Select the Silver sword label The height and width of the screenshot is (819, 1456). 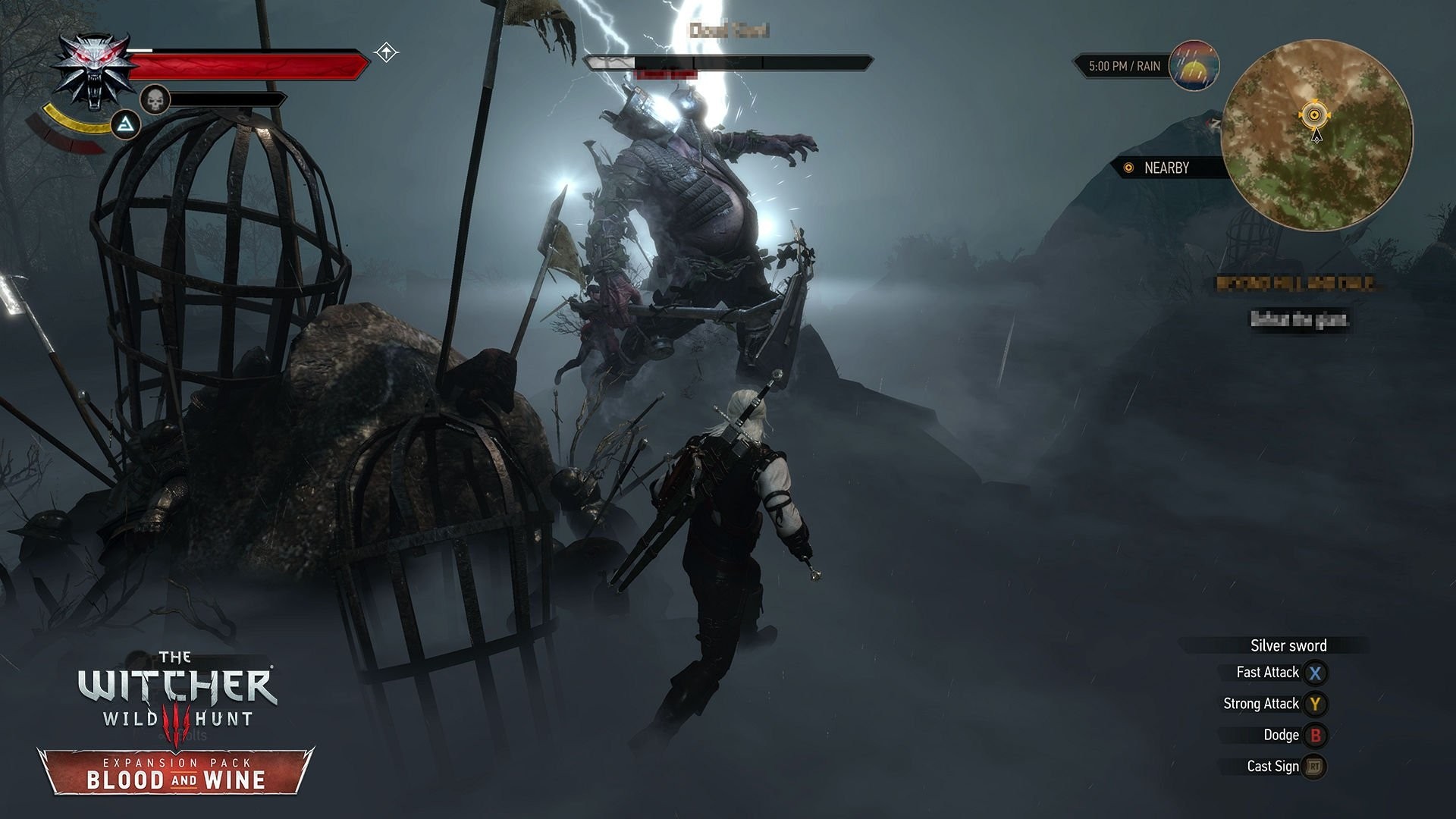[1289, 645]
